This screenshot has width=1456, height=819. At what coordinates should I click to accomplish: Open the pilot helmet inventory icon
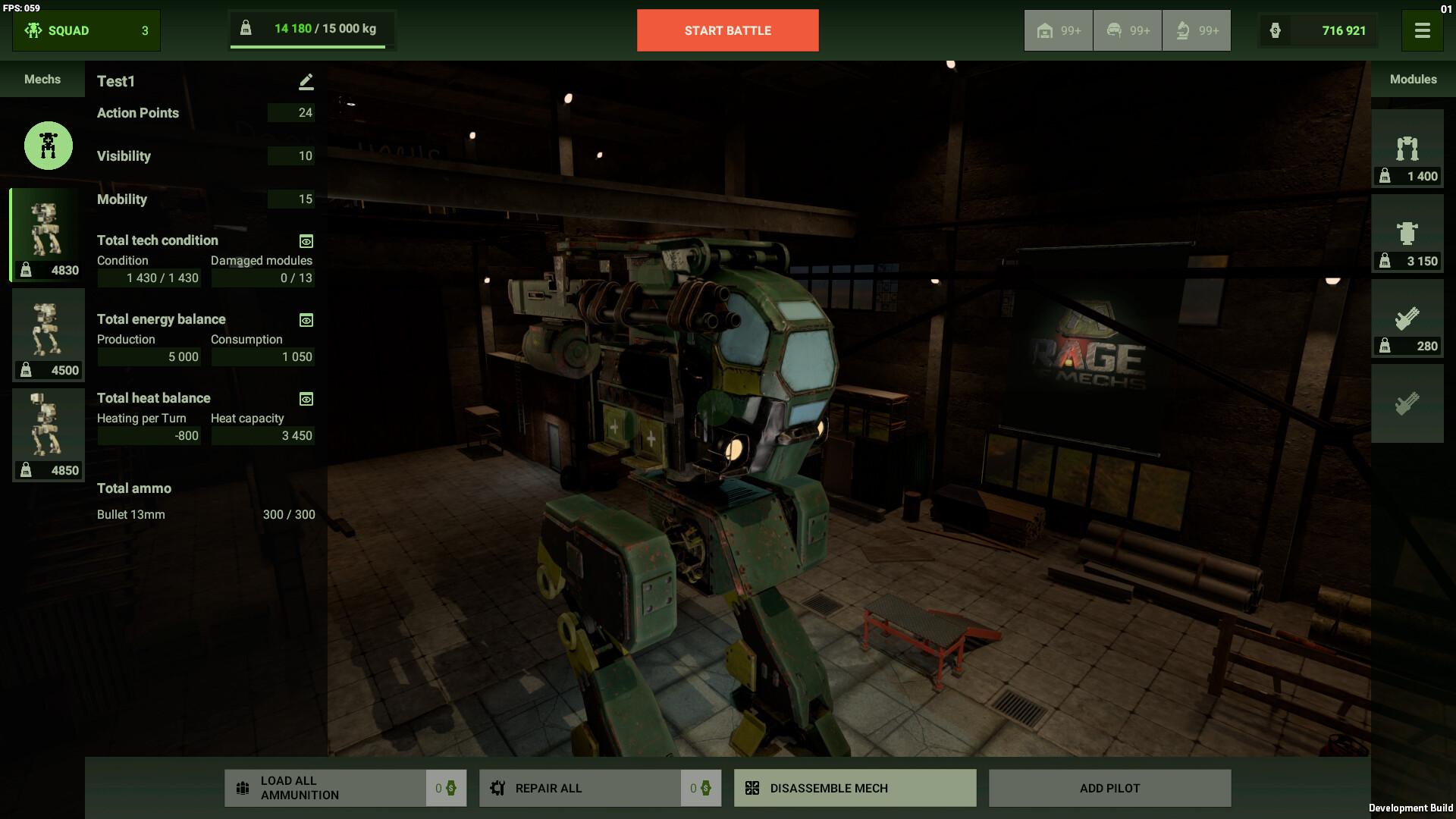click(1126, 30)
